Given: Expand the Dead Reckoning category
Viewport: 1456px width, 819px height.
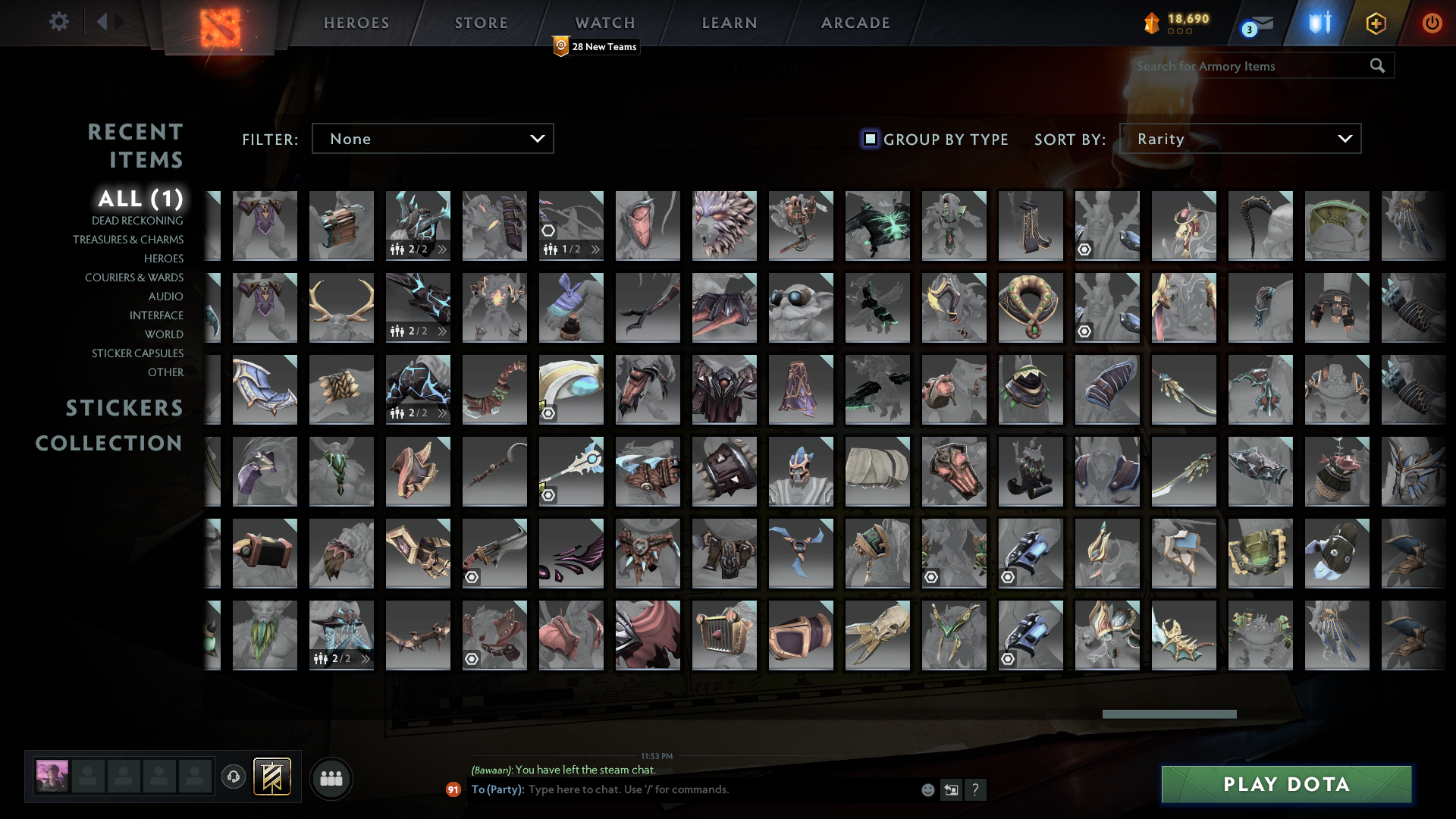Looking at the screenshot, I should [x=136, y=220].
